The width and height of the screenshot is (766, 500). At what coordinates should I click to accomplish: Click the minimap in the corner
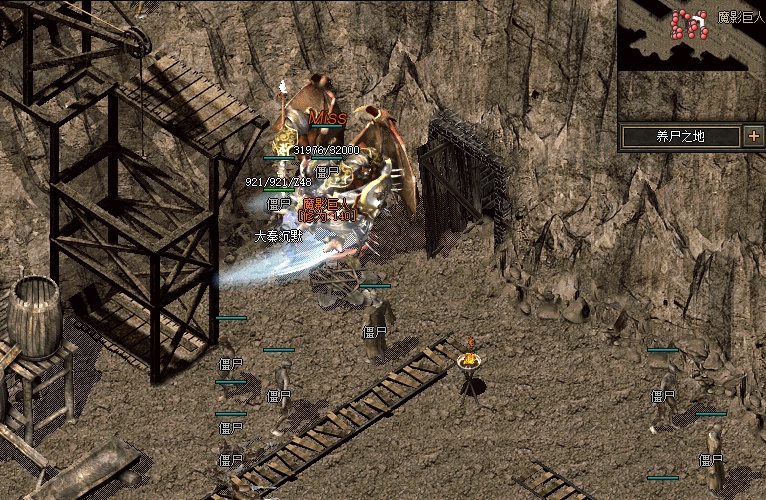coord(691,36)
